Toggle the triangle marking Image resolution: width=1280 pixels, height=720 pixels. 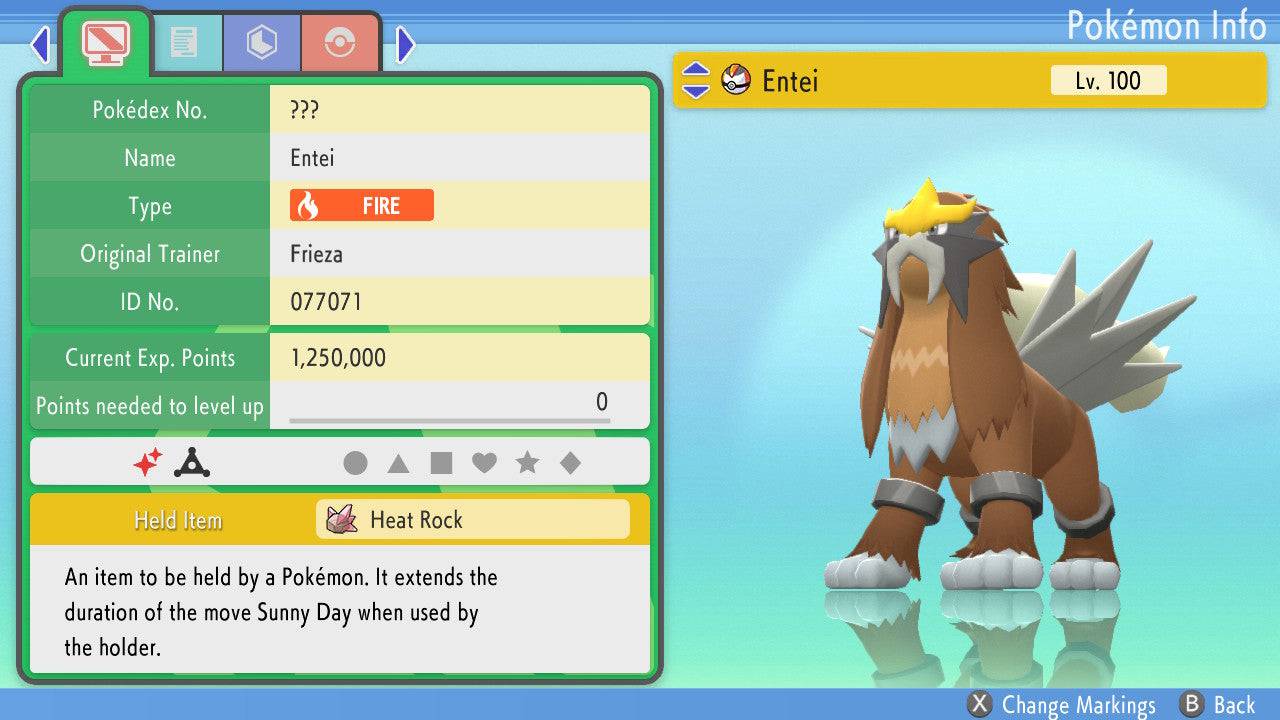click(398, 463)
